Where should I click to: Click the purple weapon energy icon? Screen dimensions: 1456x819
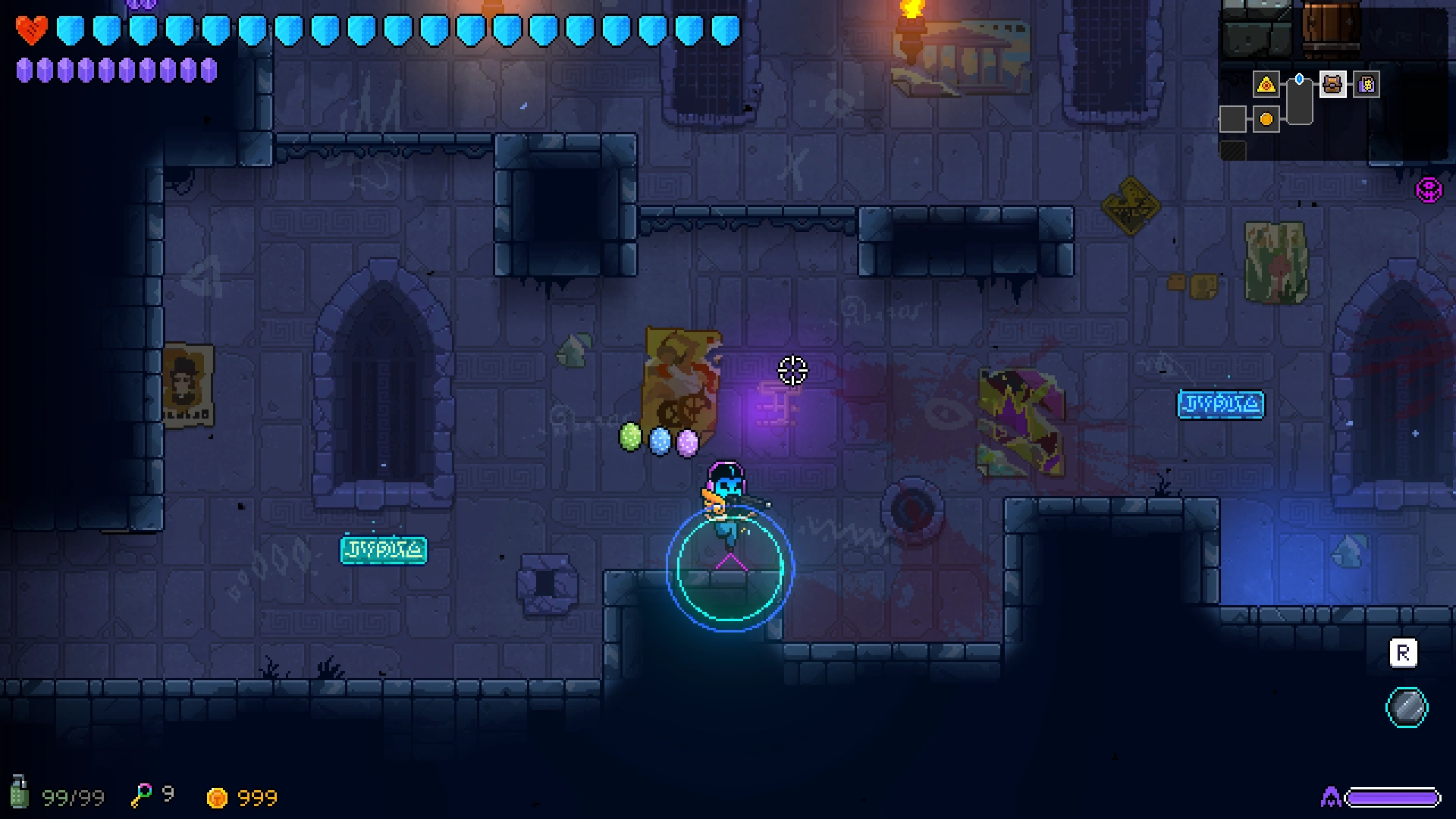click(x=1331, y=797)
